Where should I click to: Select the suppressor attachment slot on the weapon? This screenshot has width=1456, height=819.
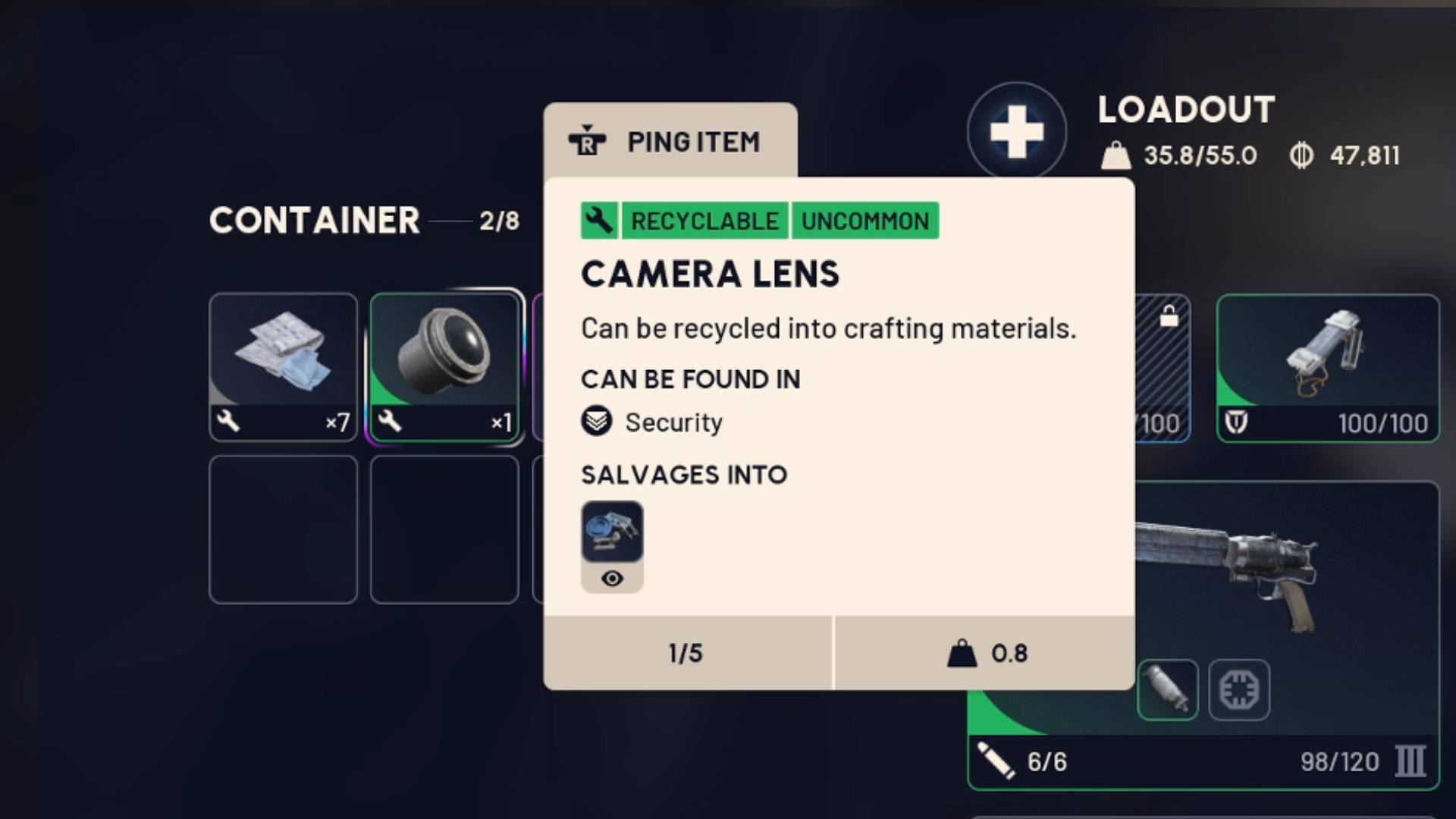[x=1169, y=690]
